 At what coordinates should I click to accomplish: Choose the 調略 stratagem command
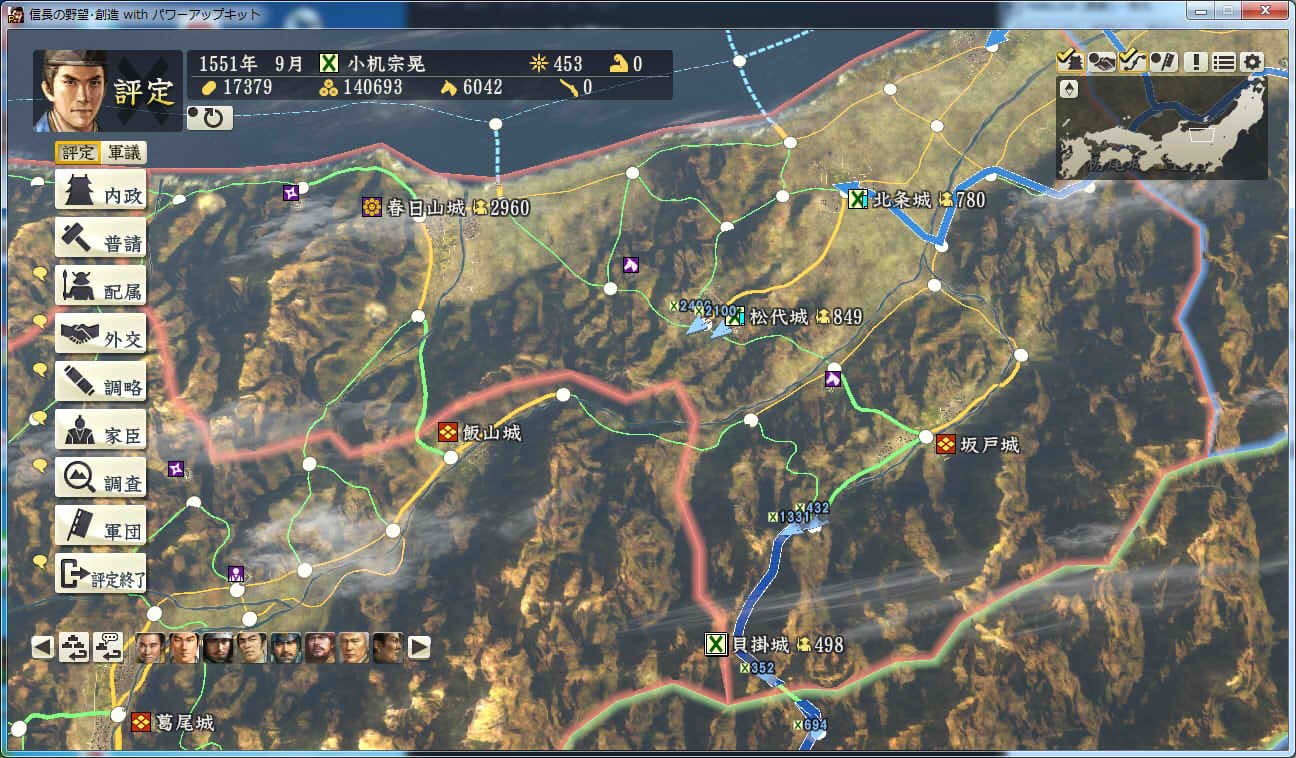(x=100, y=382)
